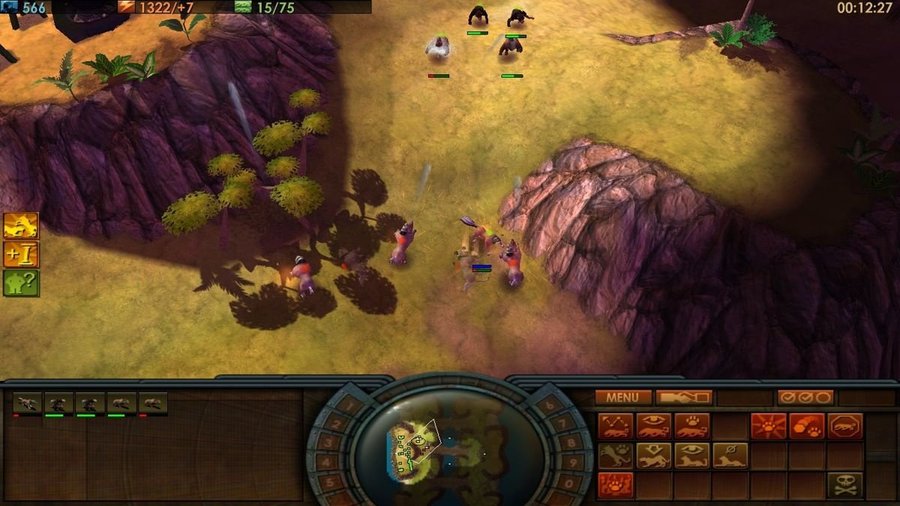The image size is (900, 506).
Task: Select the crossed-circle creature stance icon
Action: click(730, 456)
